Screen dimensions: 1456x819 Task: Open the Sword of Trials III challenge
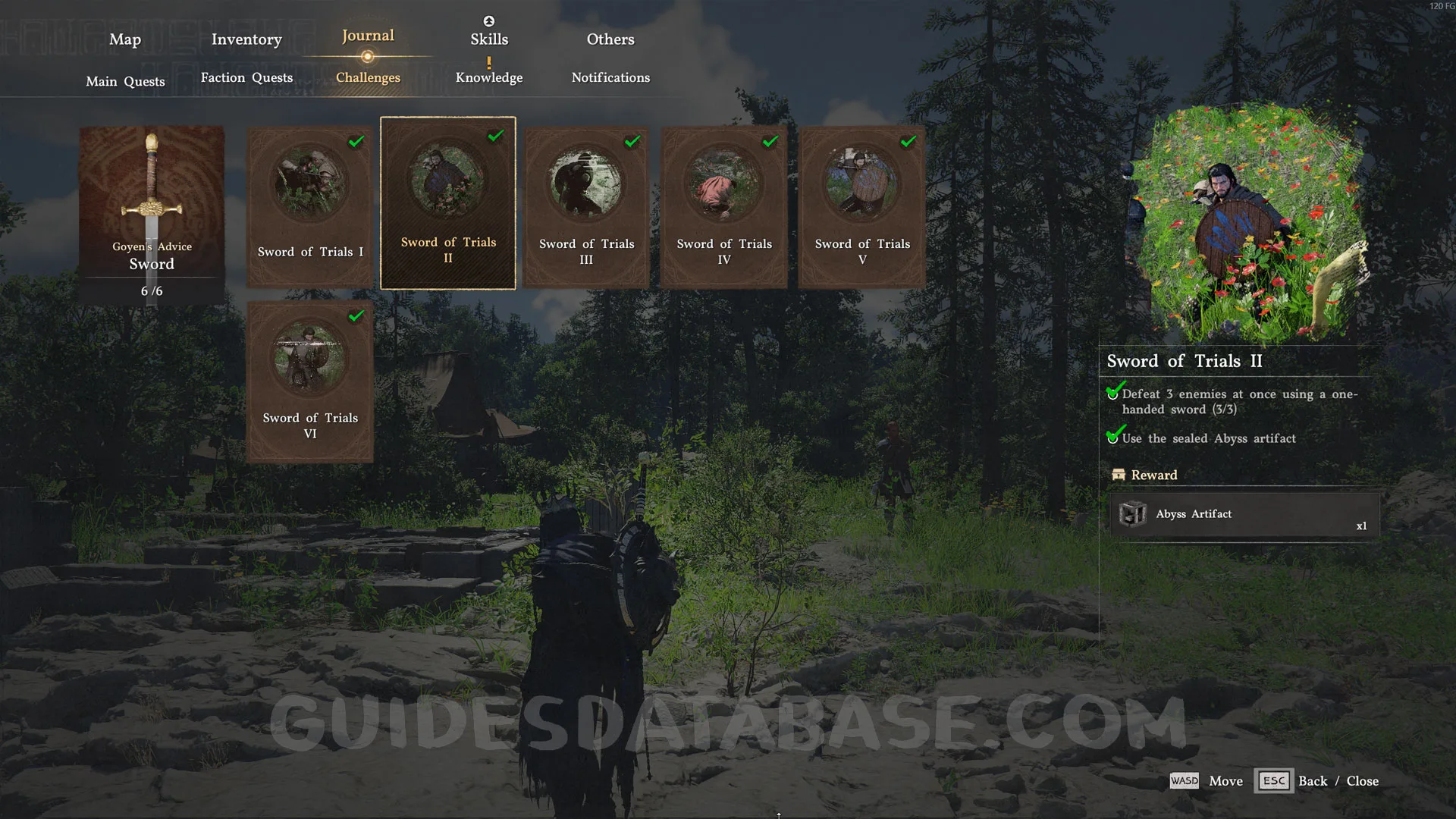point(586,206)
